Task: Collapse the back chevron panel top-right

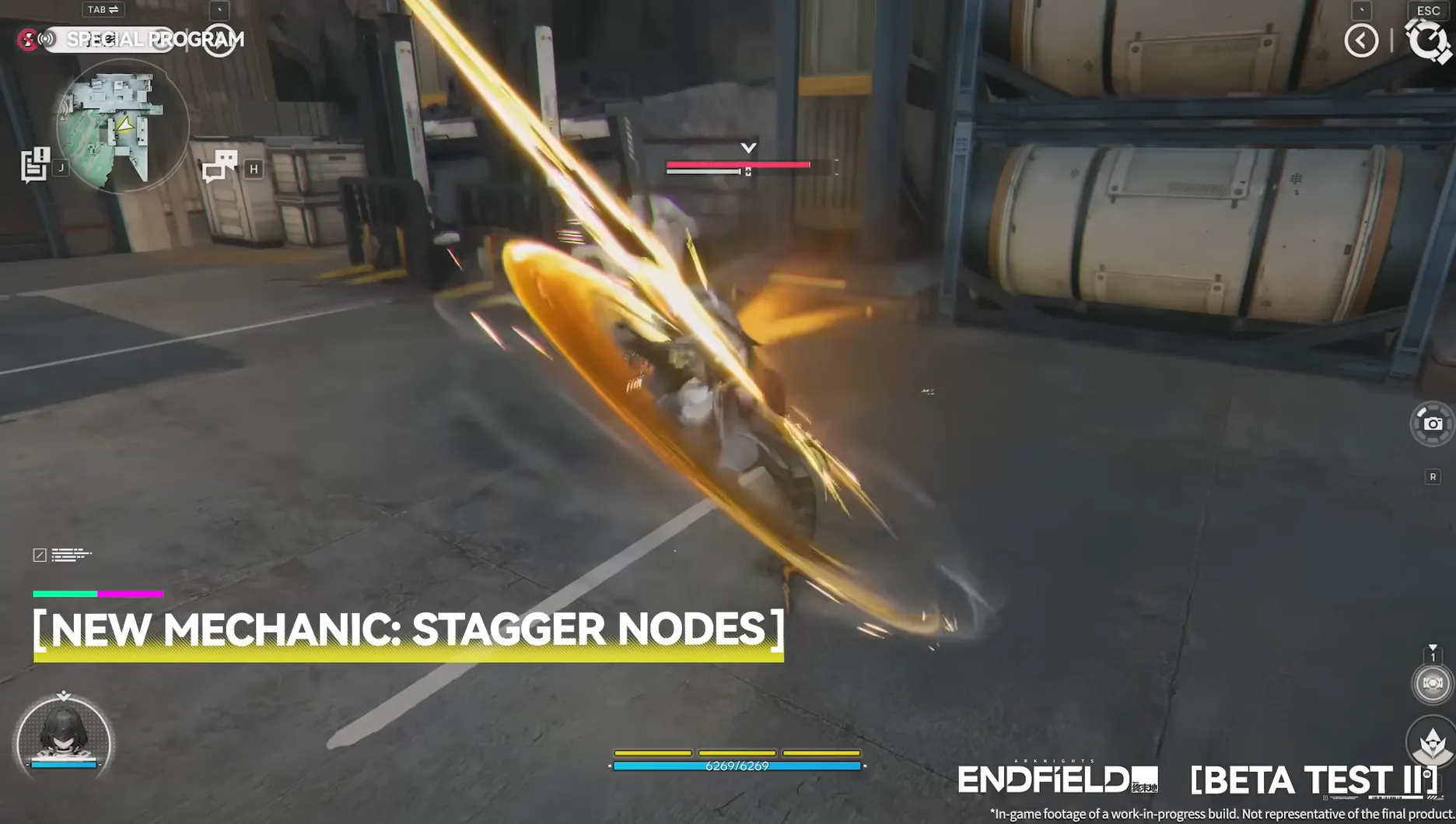Action: pos(1360,40)
